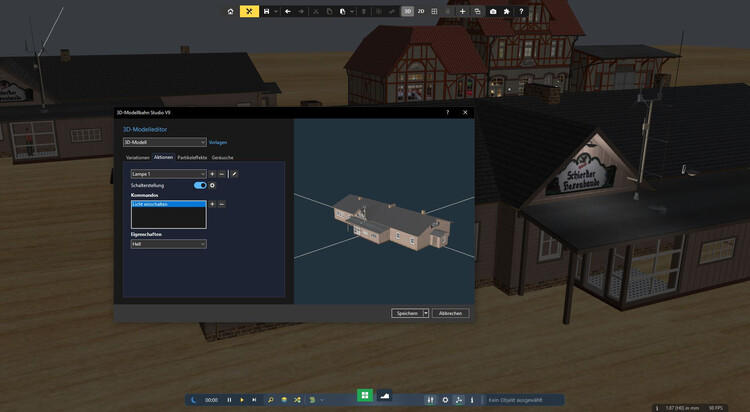Close the 3D-Modelleditor dialog window
This screenshot has height=412, width=750.
pos(466,113)
